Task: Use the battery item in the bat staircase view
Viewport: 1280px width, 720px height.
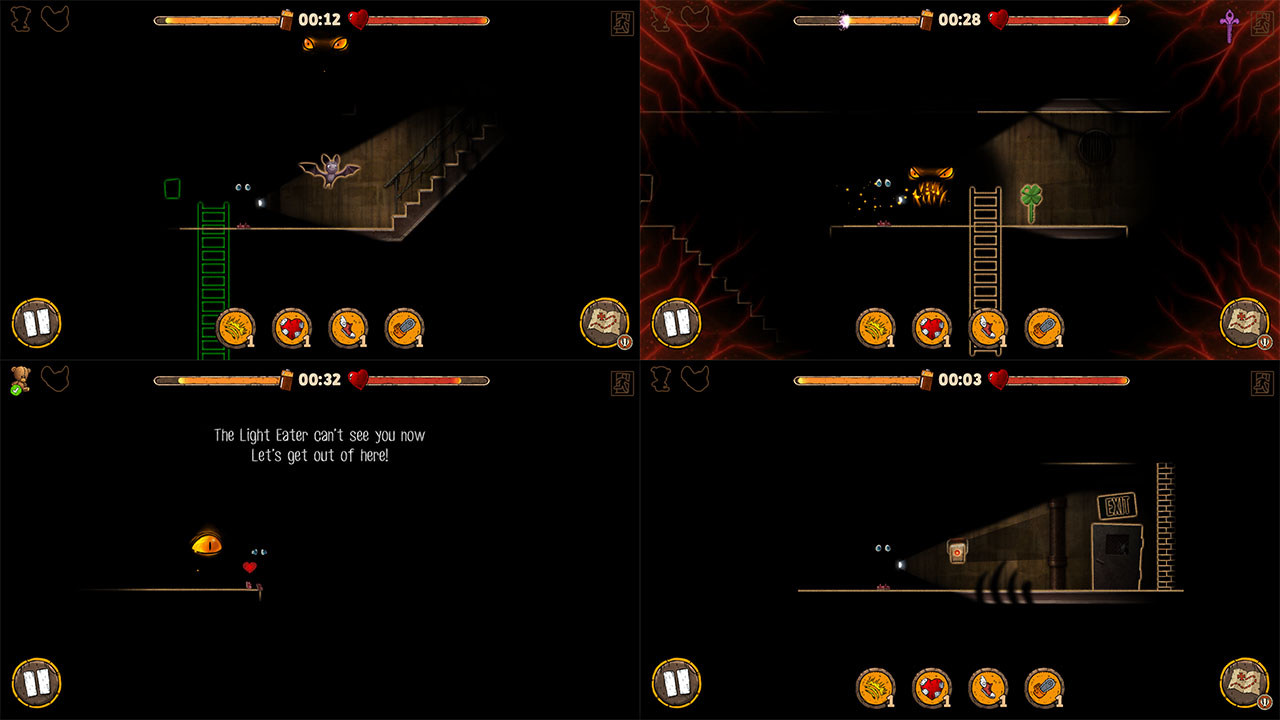Action: pos(404,328)
